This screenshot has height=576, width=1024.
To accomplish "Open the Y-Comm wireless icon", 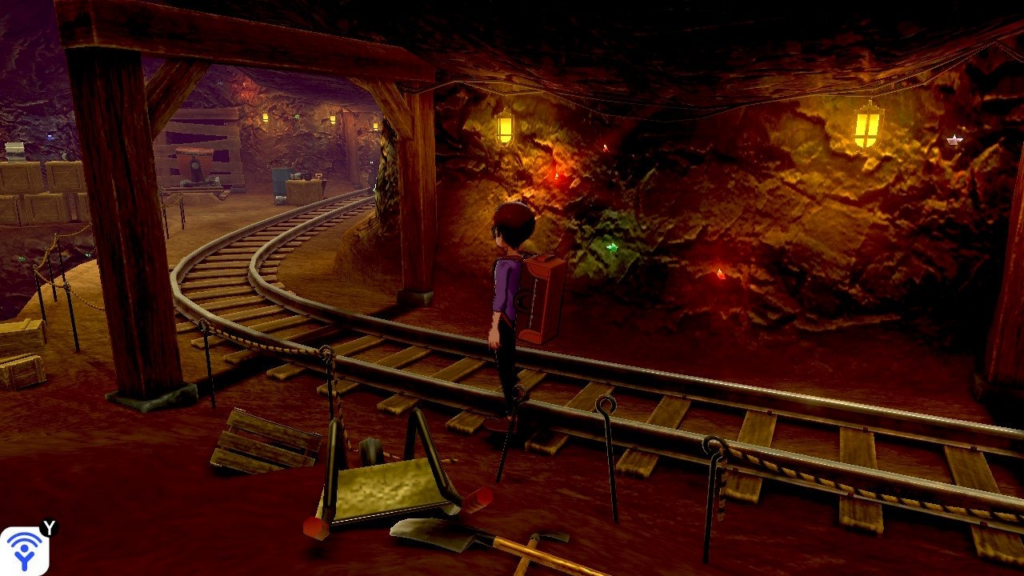I will coord(24,551).
